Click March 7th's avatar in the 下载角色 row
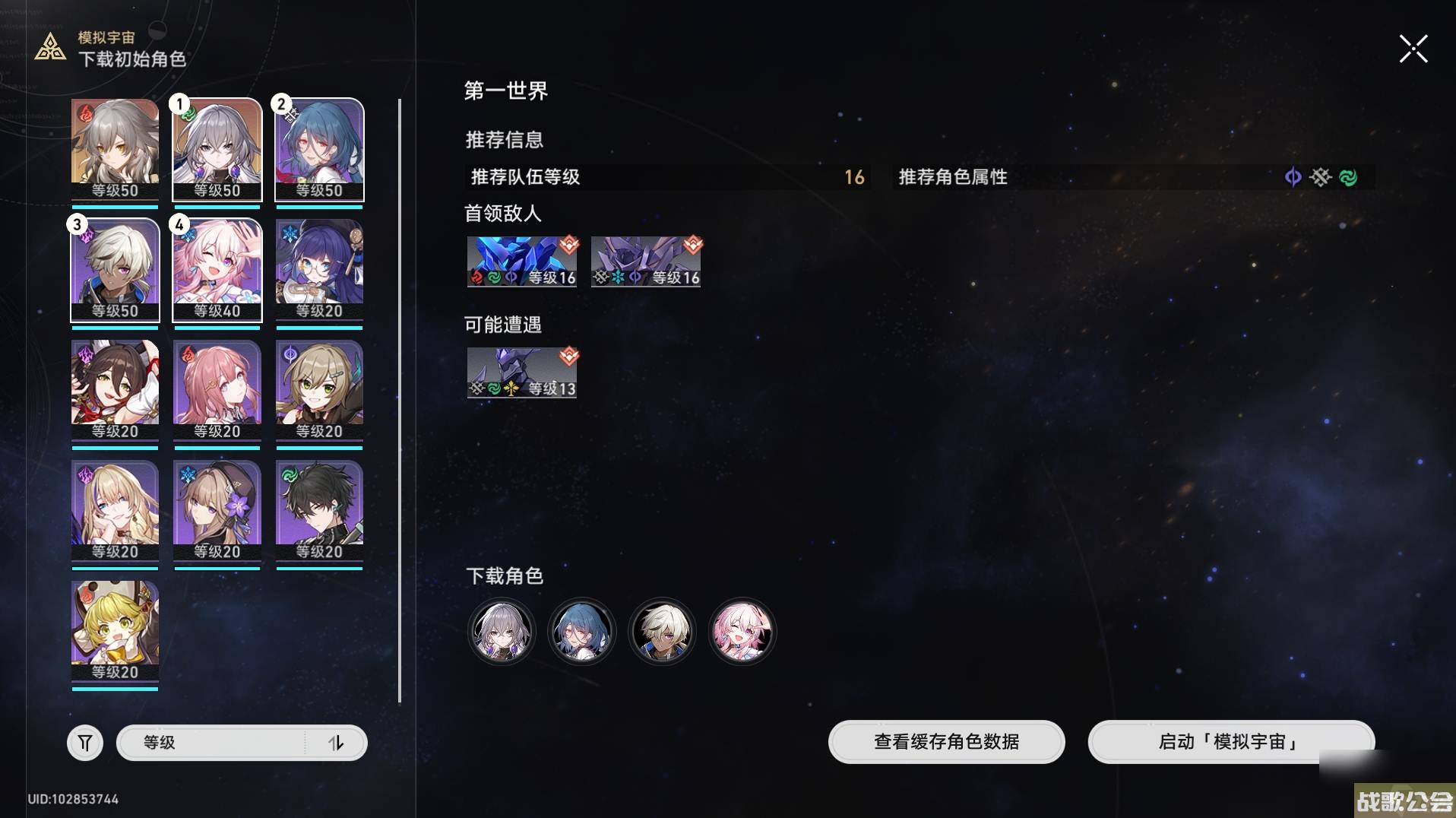 coord(742,631)
